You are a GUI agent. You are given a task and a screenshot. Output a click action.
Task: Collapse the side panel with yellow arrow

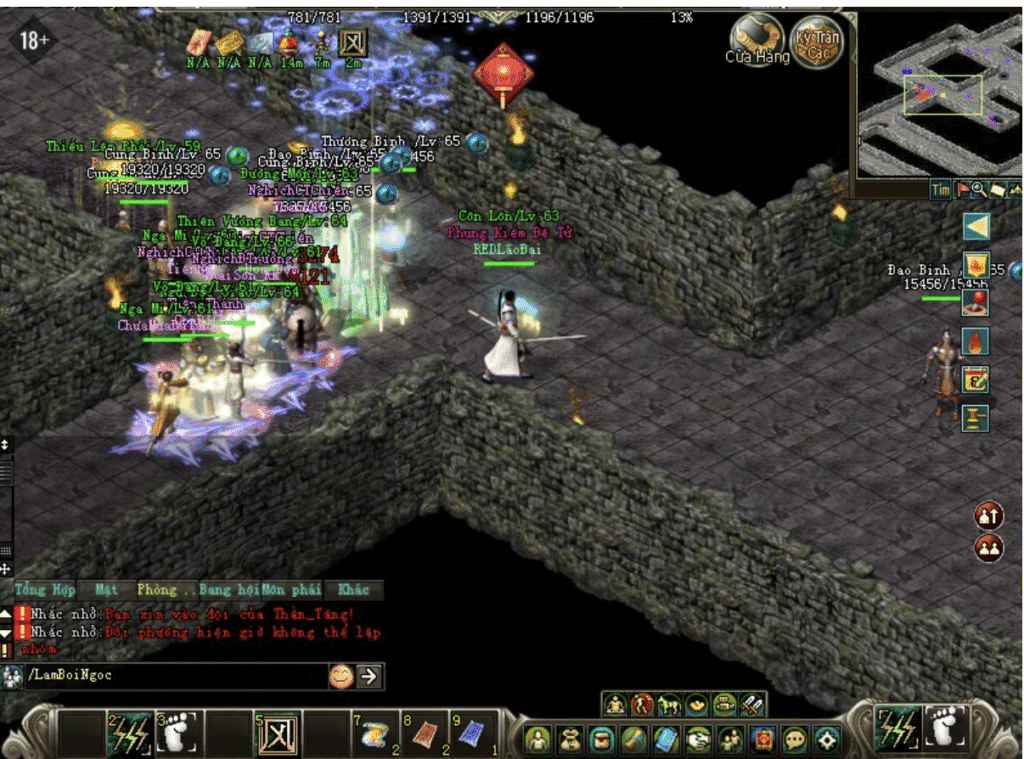pyautogui.click(x=976, y=227)
